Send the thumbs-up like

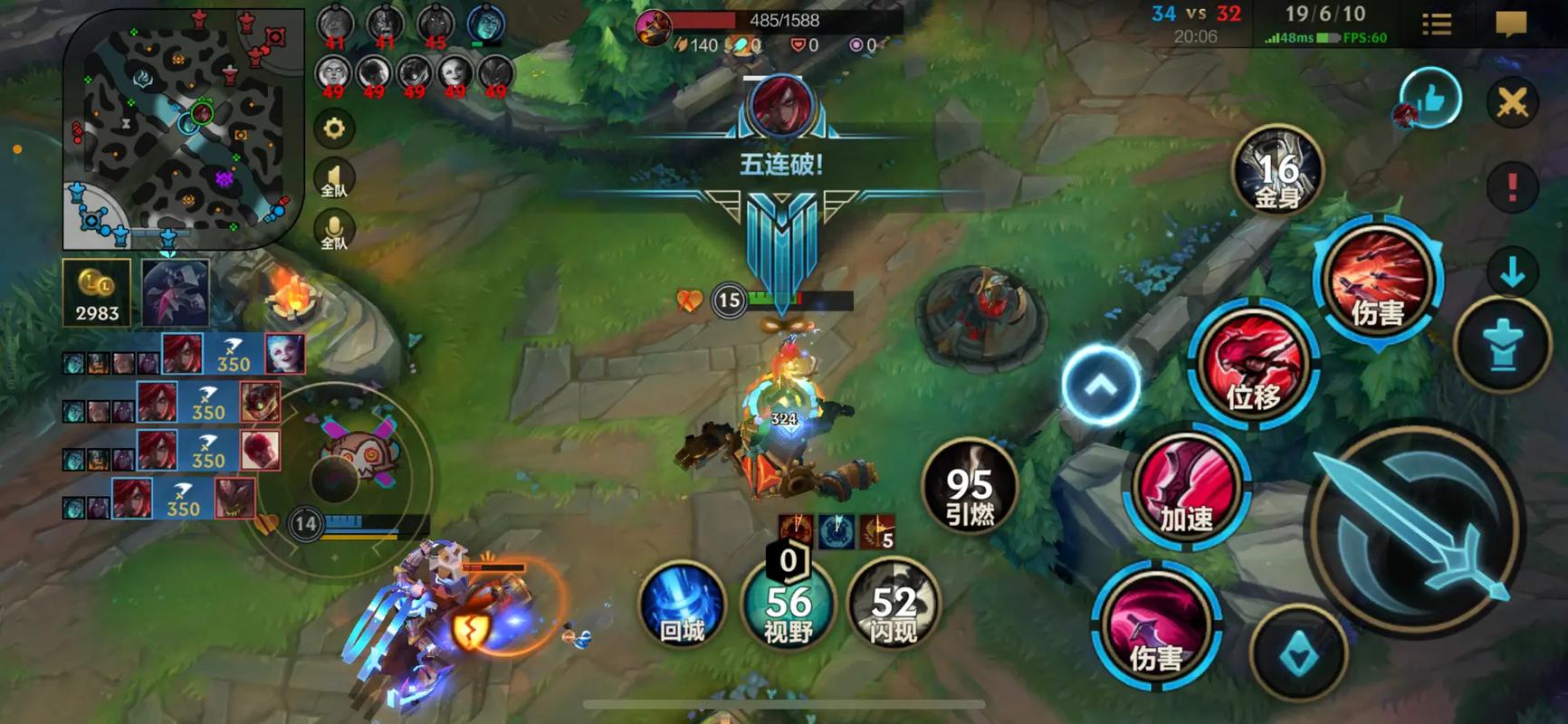(1431, 99)
